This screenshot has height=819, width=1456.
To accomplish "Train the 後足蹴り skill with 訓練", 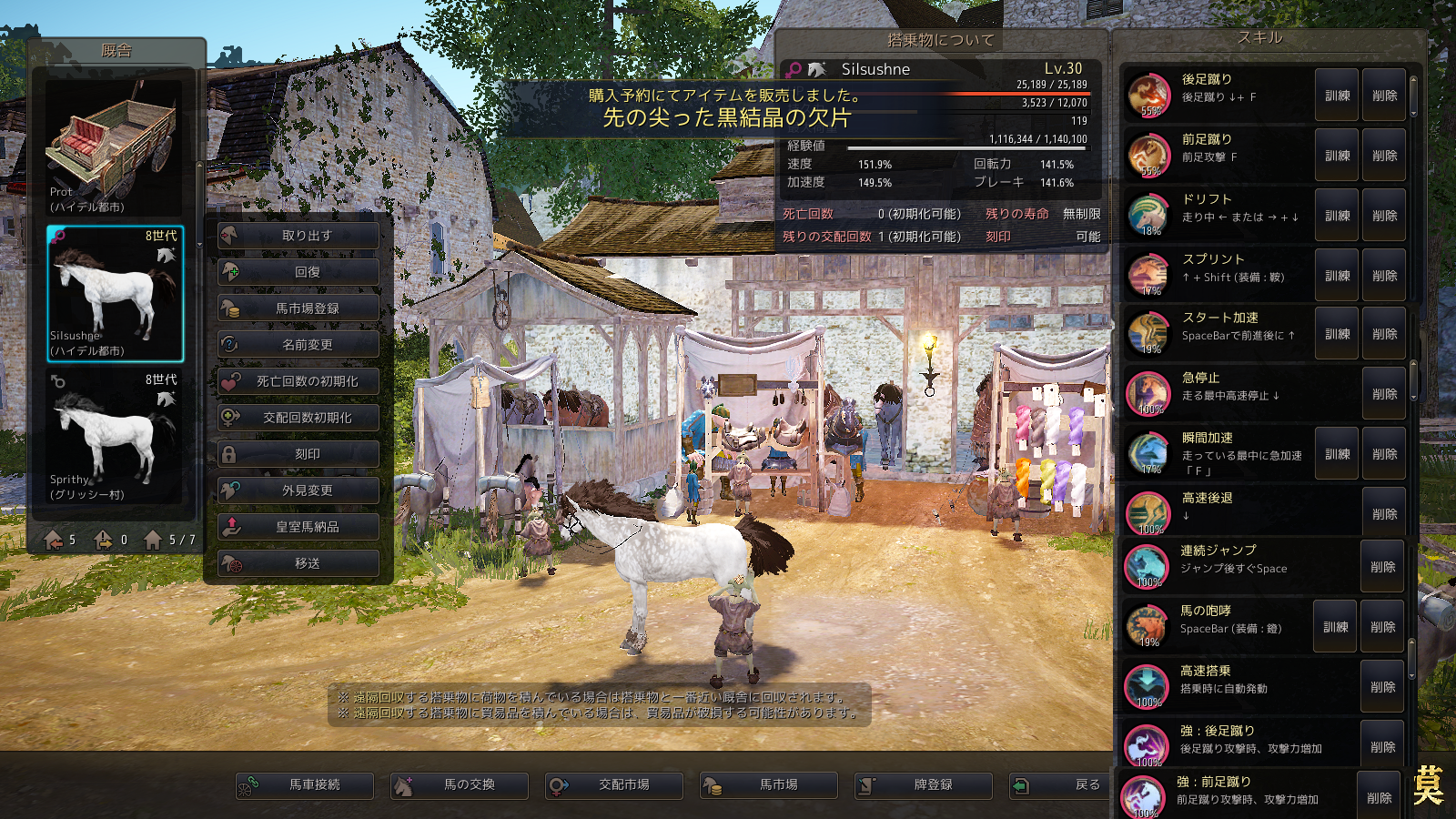I will click(x=1337, y=96).
